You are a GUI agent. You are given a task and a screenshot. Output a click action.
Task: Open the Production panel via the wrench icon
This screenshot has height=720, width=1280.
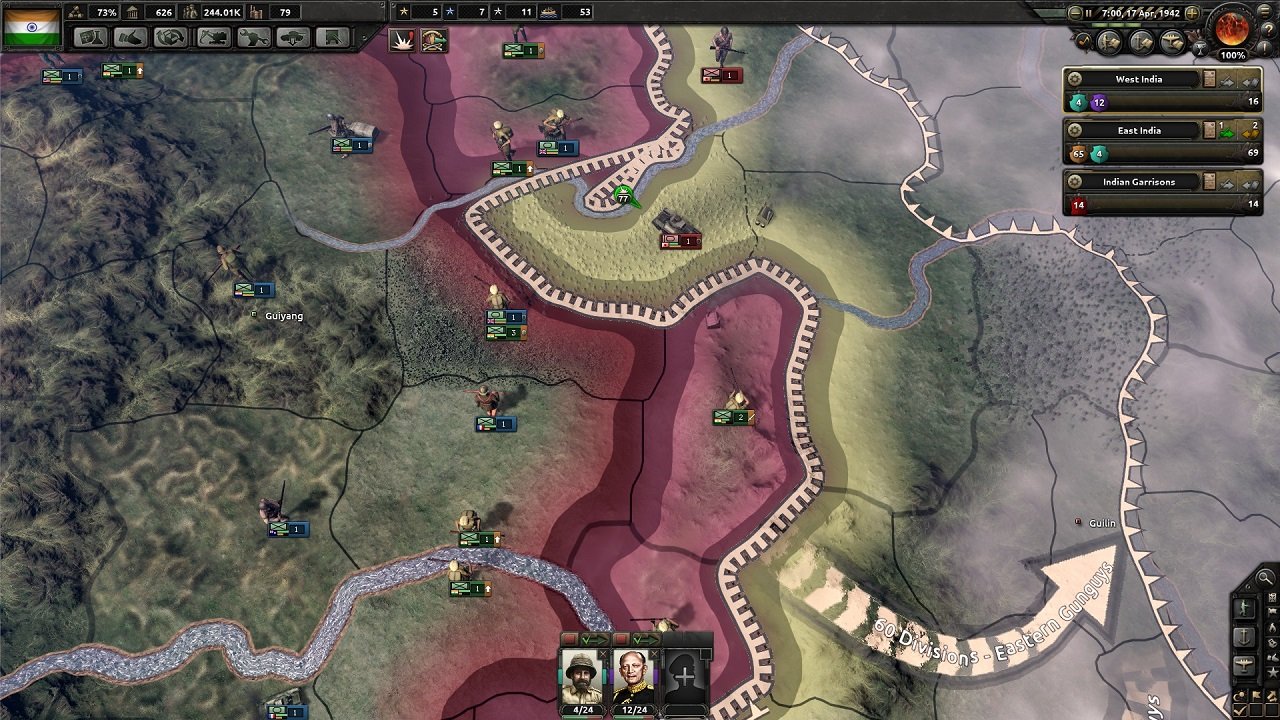click(x=252, y=37)
